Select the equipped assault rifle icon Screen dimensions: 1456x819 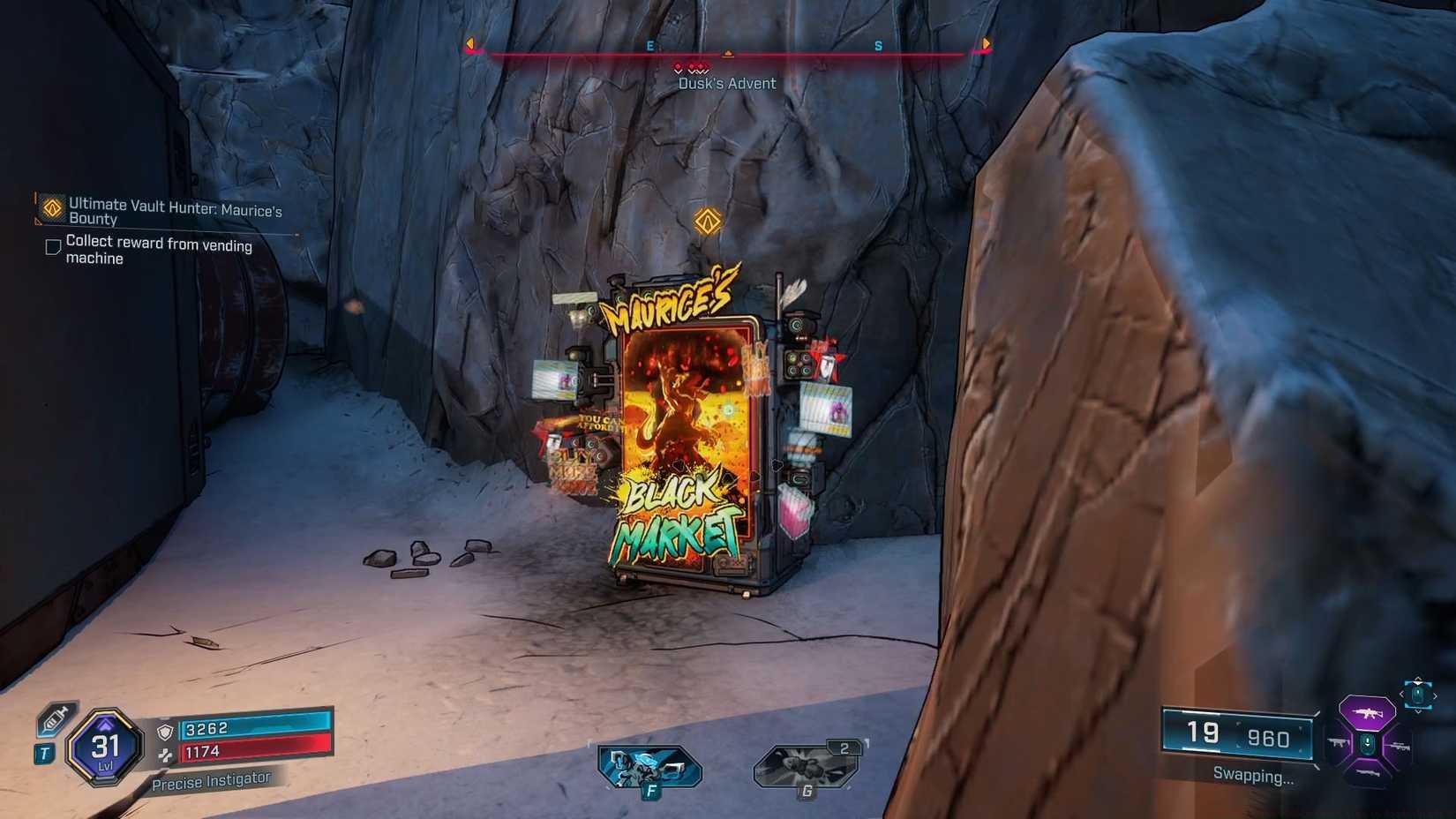[x=1368, y=713]
